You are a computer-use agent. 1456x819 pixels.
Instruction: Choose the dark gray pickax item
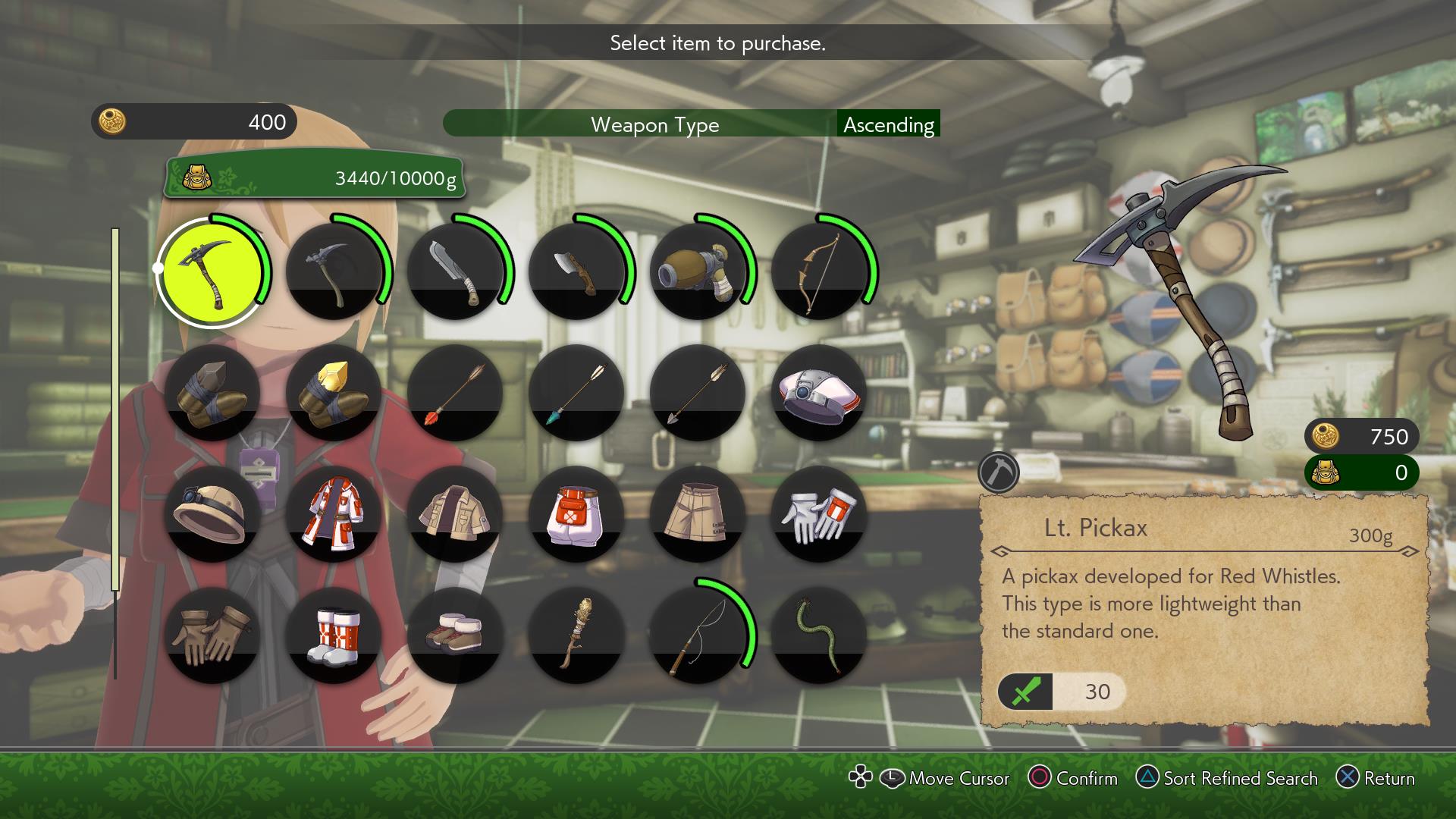tap(334, 271)
